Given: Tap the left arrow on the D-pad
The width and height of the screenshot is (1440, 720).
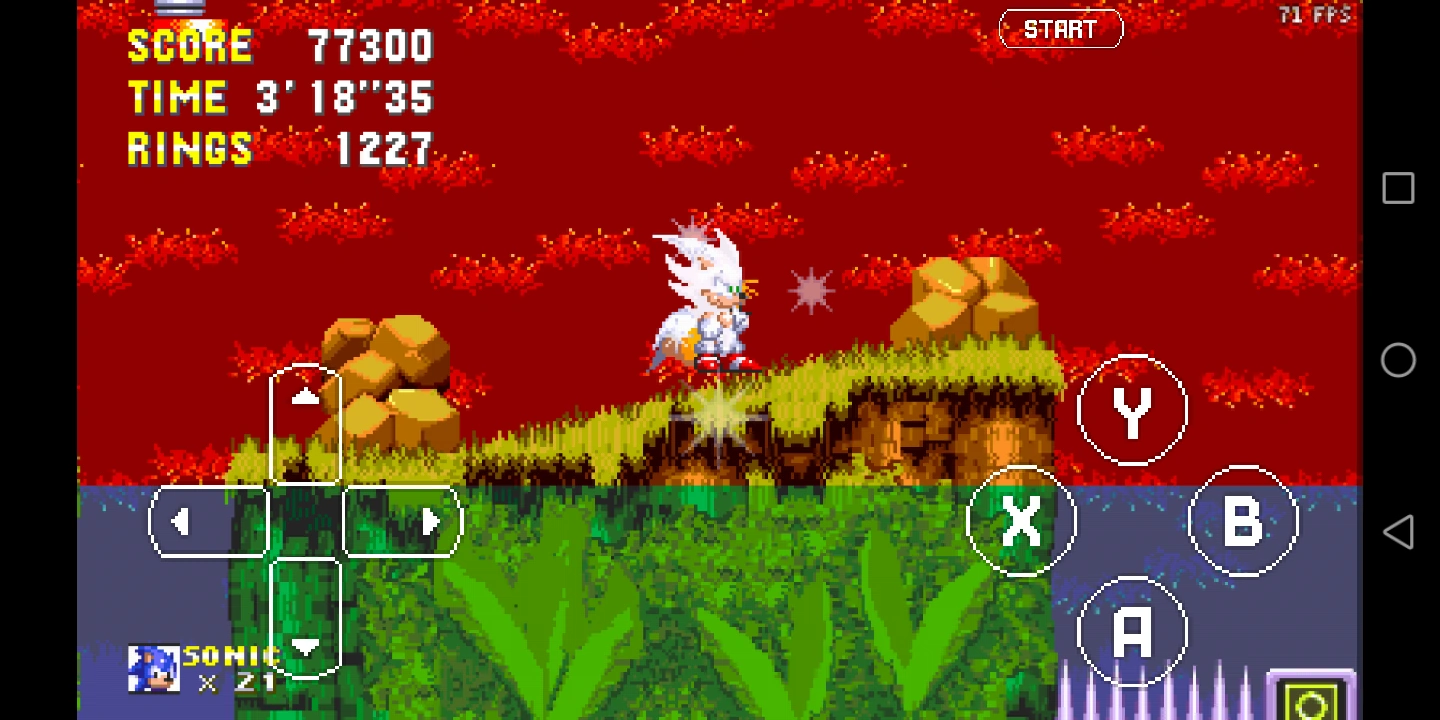Looking at the screenshot, I should [x=182, y=521].
